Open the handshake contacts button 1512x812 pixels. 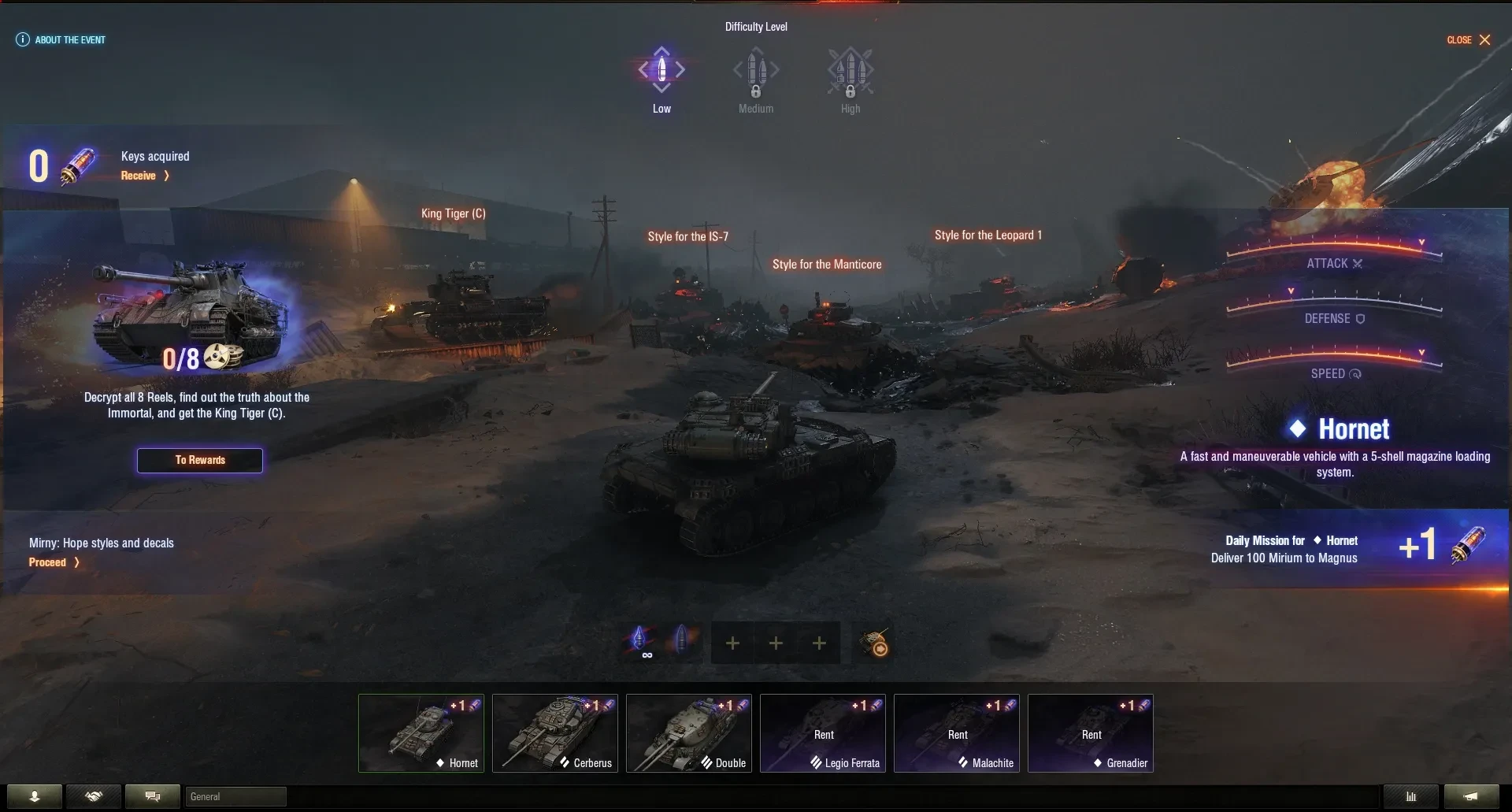(94, 797)
